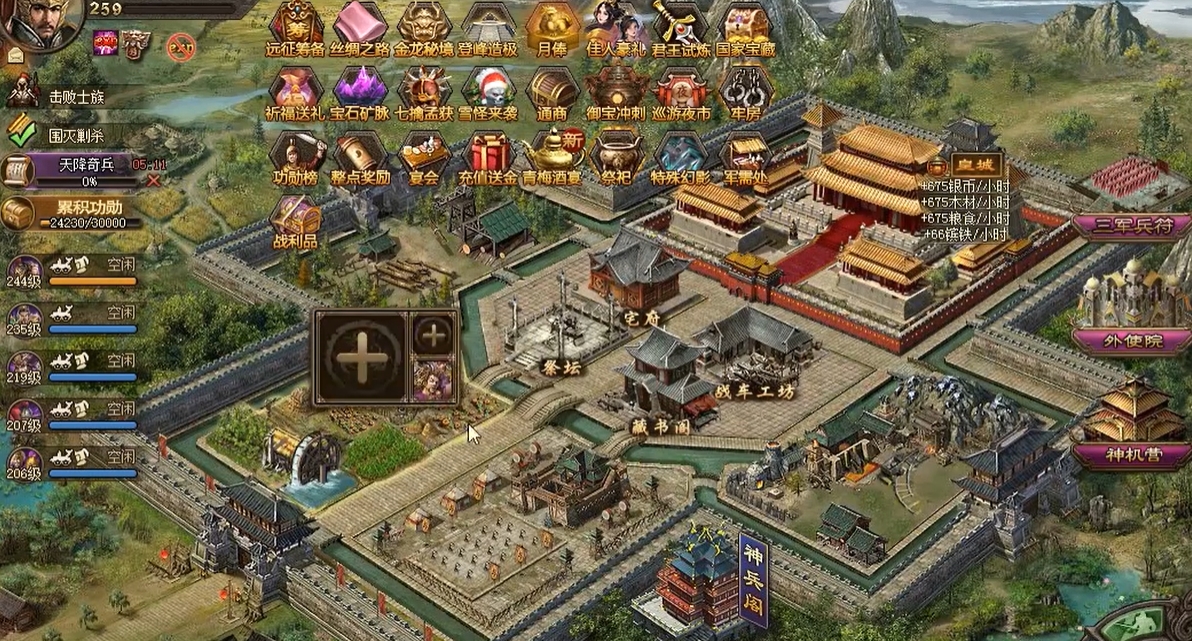1192x641 pixels.
Task: Open the 雪怪来袭 snow monster event
Action: pyautogui.click(x=488, y=90)
